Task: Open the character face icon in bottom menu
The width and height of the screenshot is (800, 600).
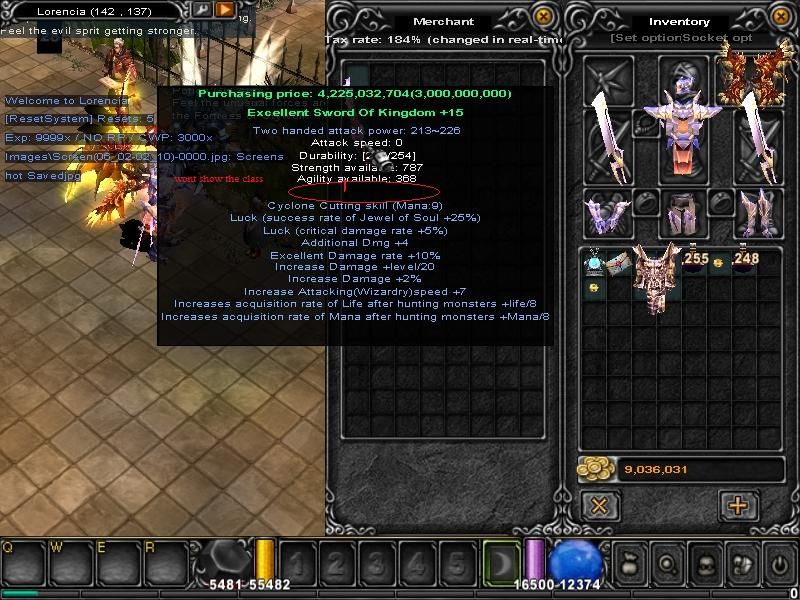Action: (x=703, y=563)
